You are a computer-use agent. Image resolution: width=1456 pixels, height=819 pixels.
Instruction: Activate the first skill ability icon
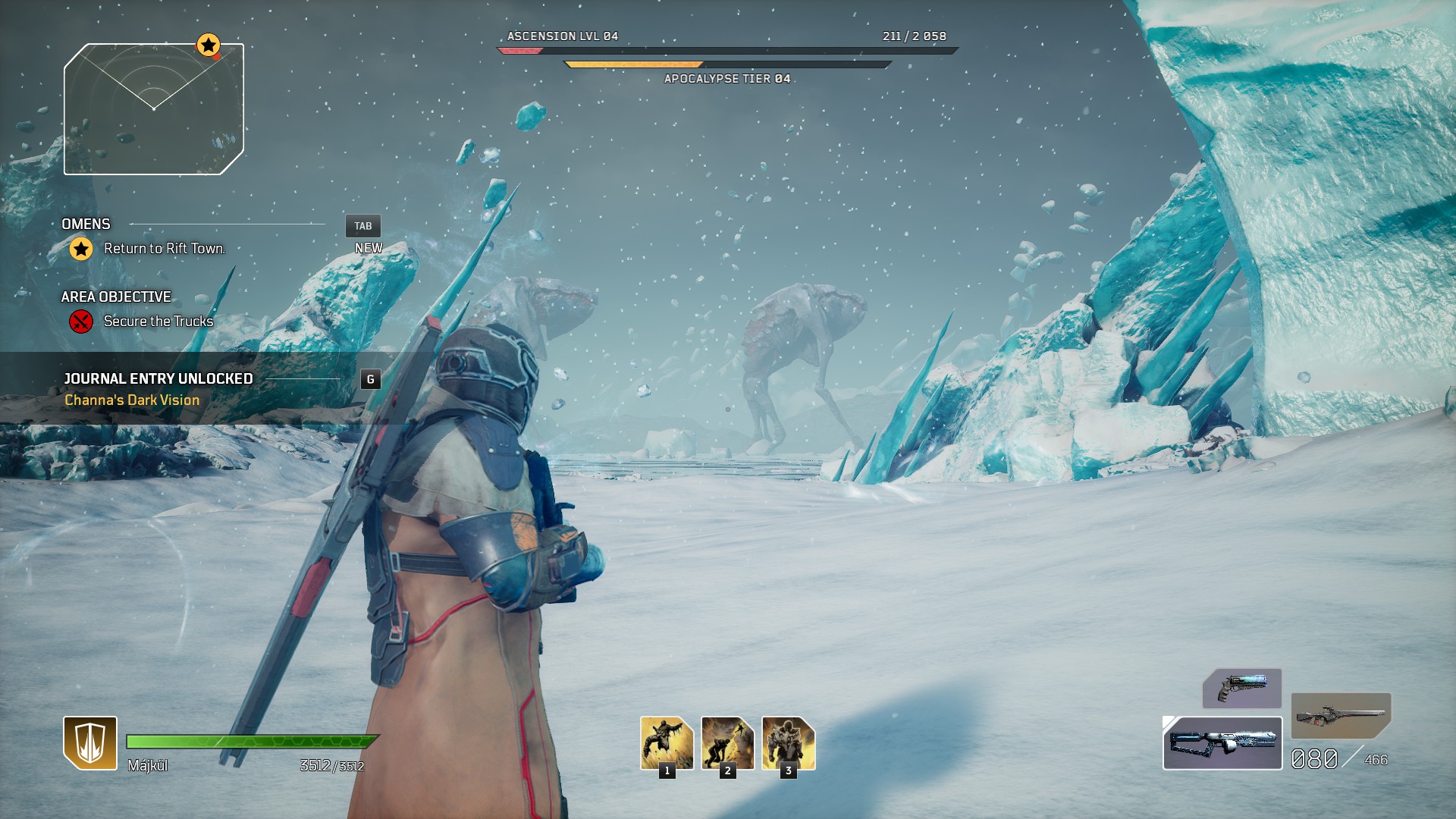[667, 743]
